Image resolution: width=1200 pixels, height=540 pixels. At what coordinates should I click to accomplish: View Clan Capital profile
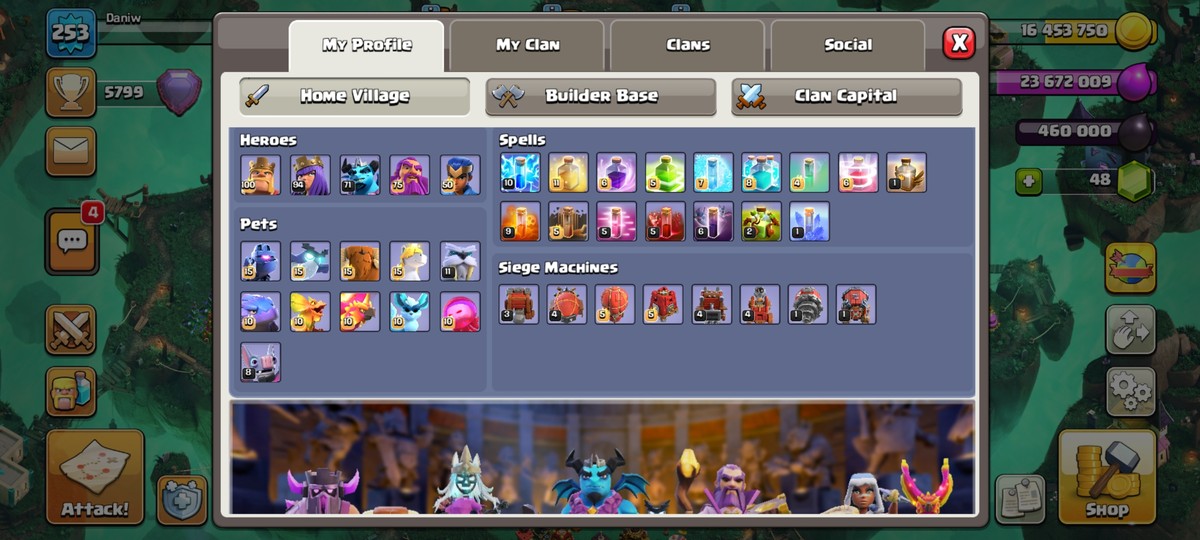(846, 97)
